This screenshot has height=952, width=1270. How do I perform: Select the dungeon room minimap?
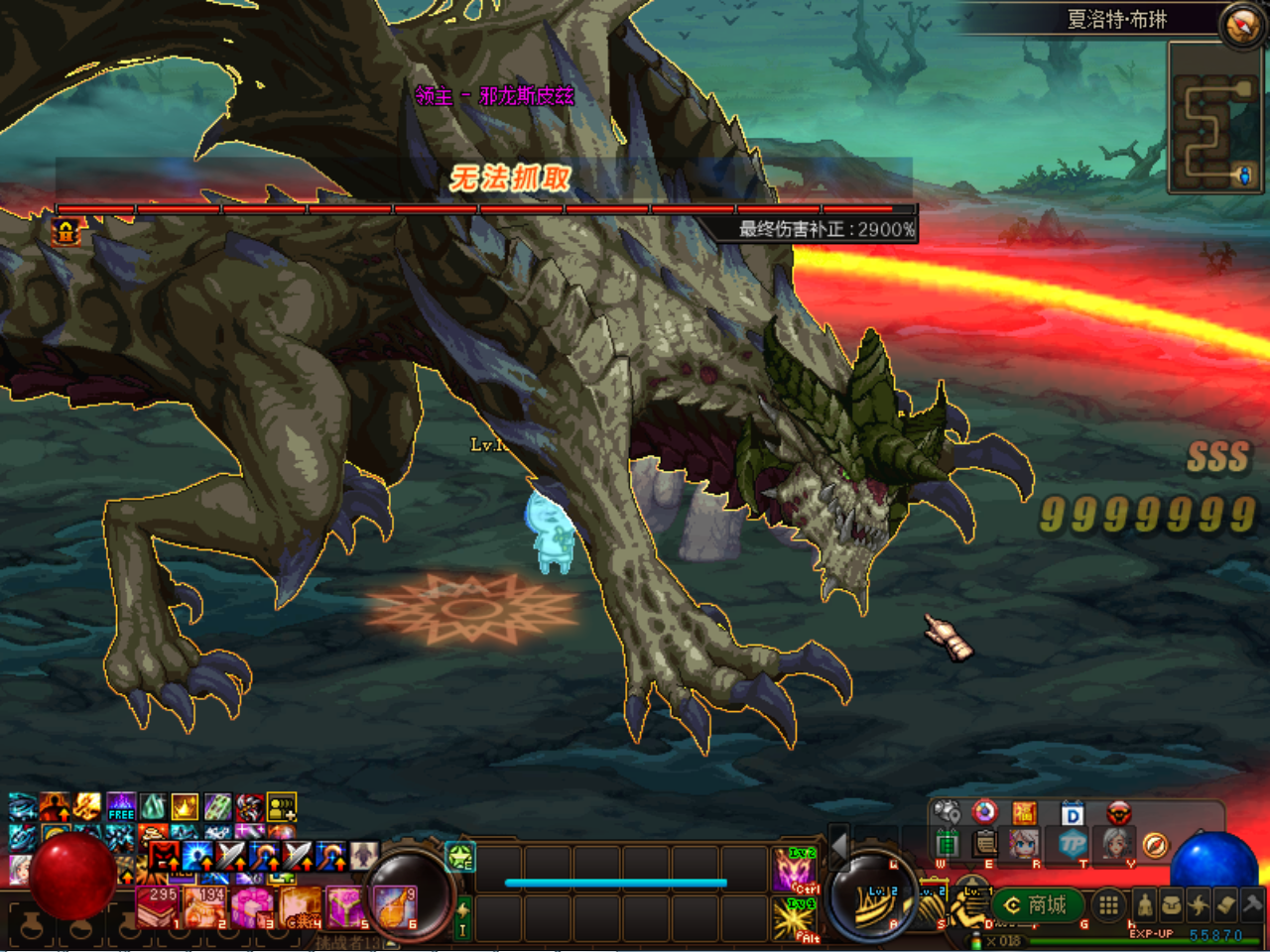pos(1214,118)
